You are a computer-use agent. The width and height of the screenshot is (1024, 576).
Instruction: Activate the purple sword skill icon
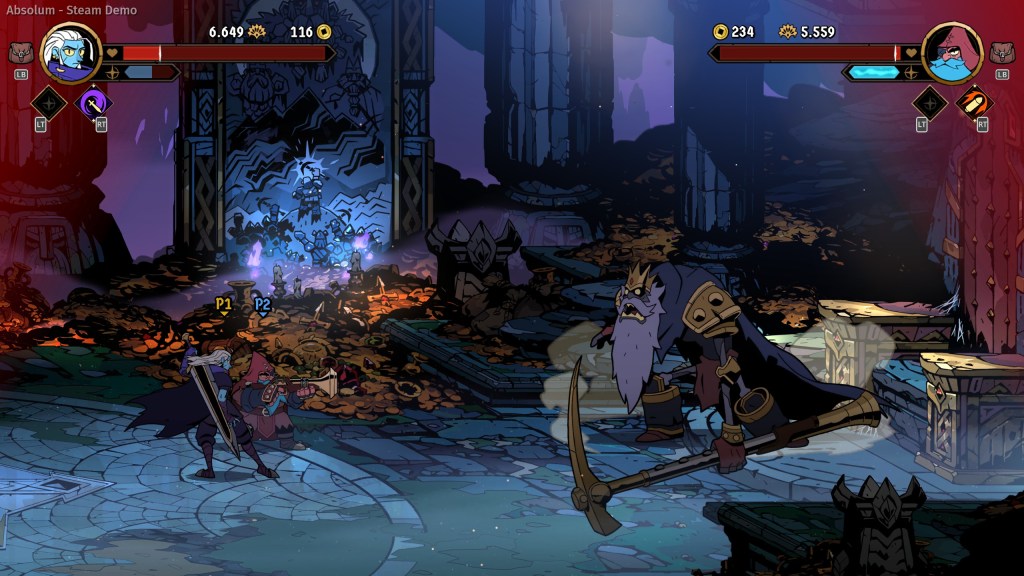(x=95, y=102)
